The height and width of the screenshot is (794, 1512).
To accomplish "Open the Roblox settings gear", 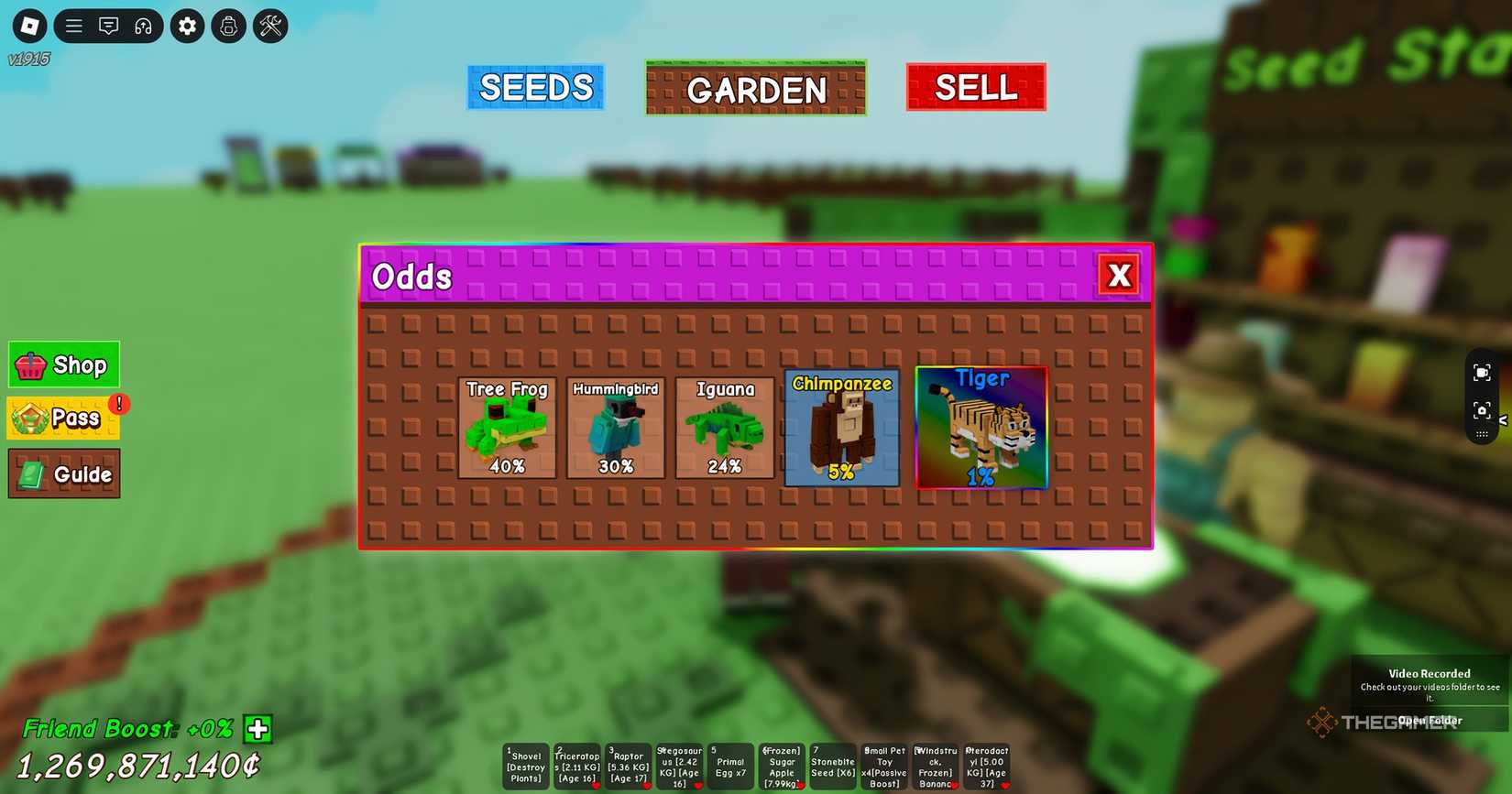I will pyautogui.click(x=187, y=26).
